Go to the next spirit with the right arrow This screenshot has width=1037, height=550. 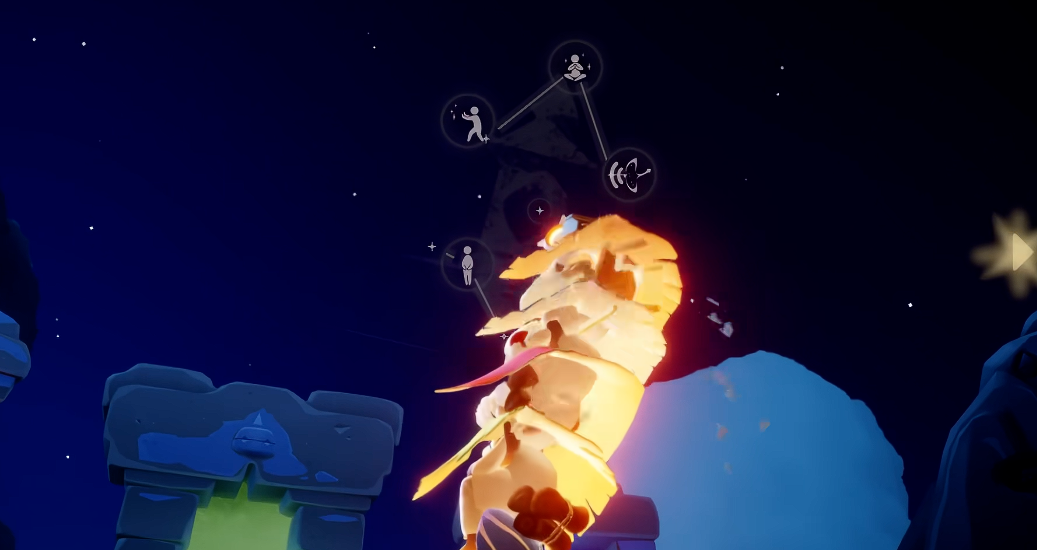(x=1021, y=252)
